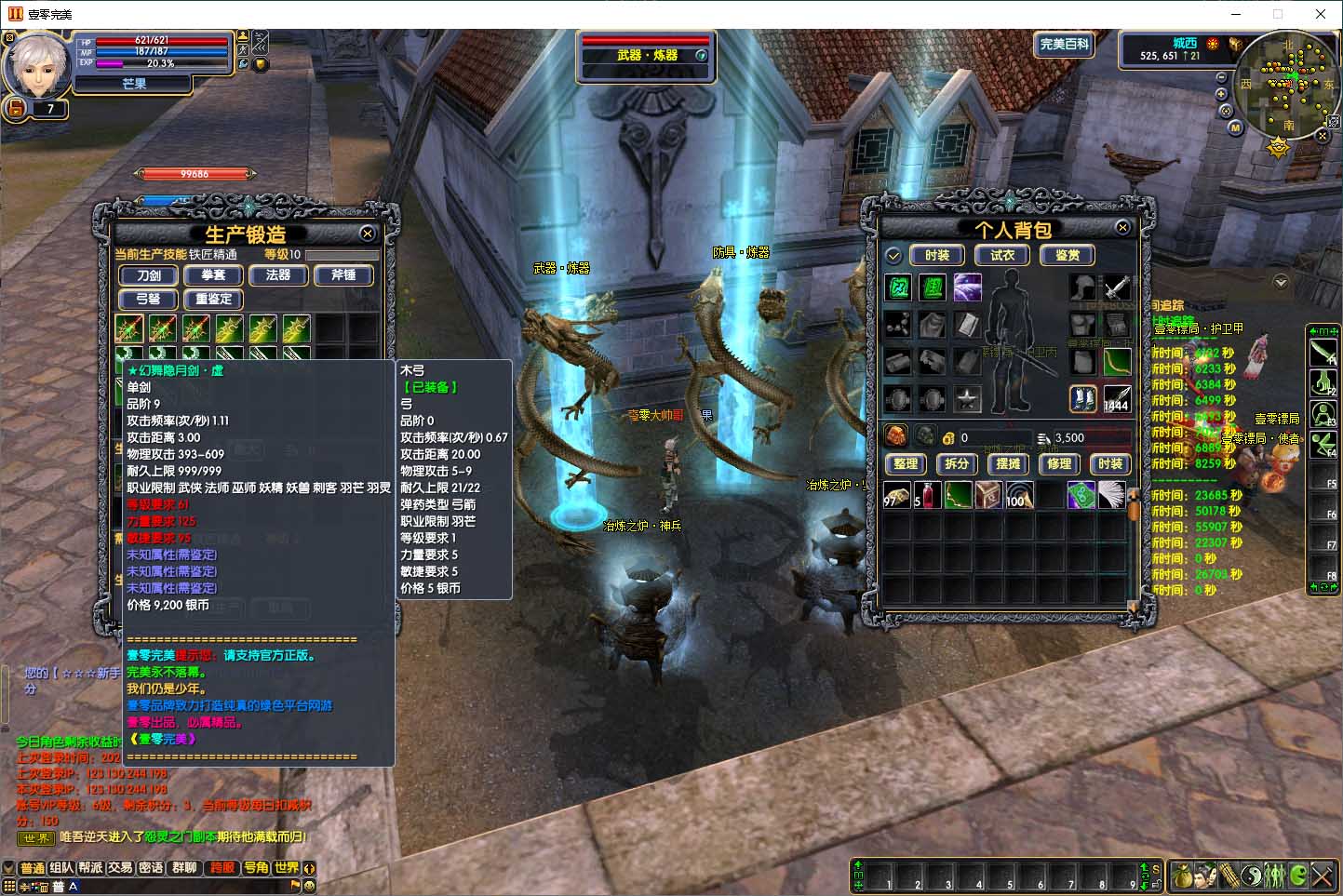
Task: Open a stall with 摆摊
Action: tap(1008, 463)
